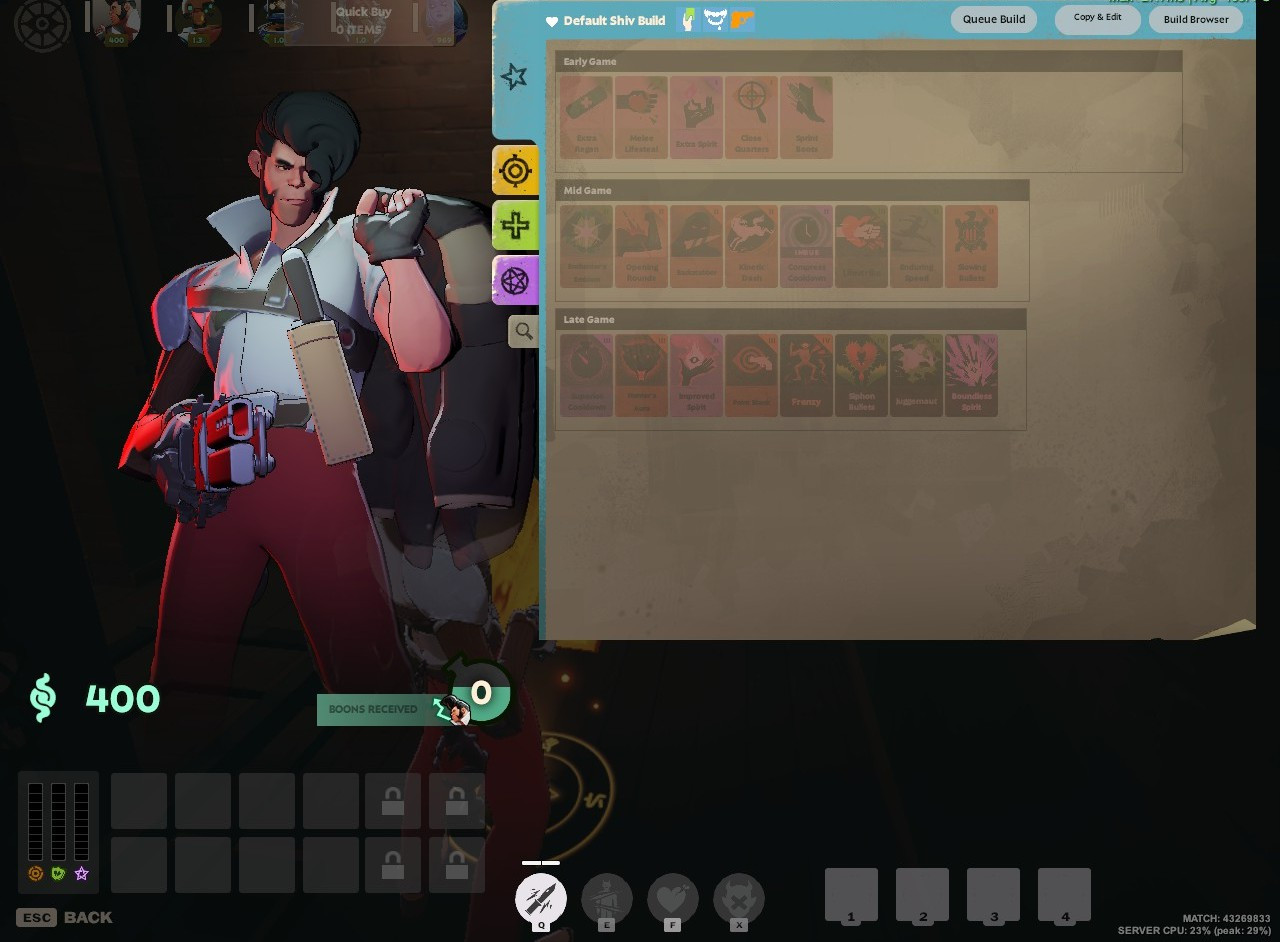Select the orange Weapon items category icon
The image size is (1280, 942).
(x=514, y=169)
